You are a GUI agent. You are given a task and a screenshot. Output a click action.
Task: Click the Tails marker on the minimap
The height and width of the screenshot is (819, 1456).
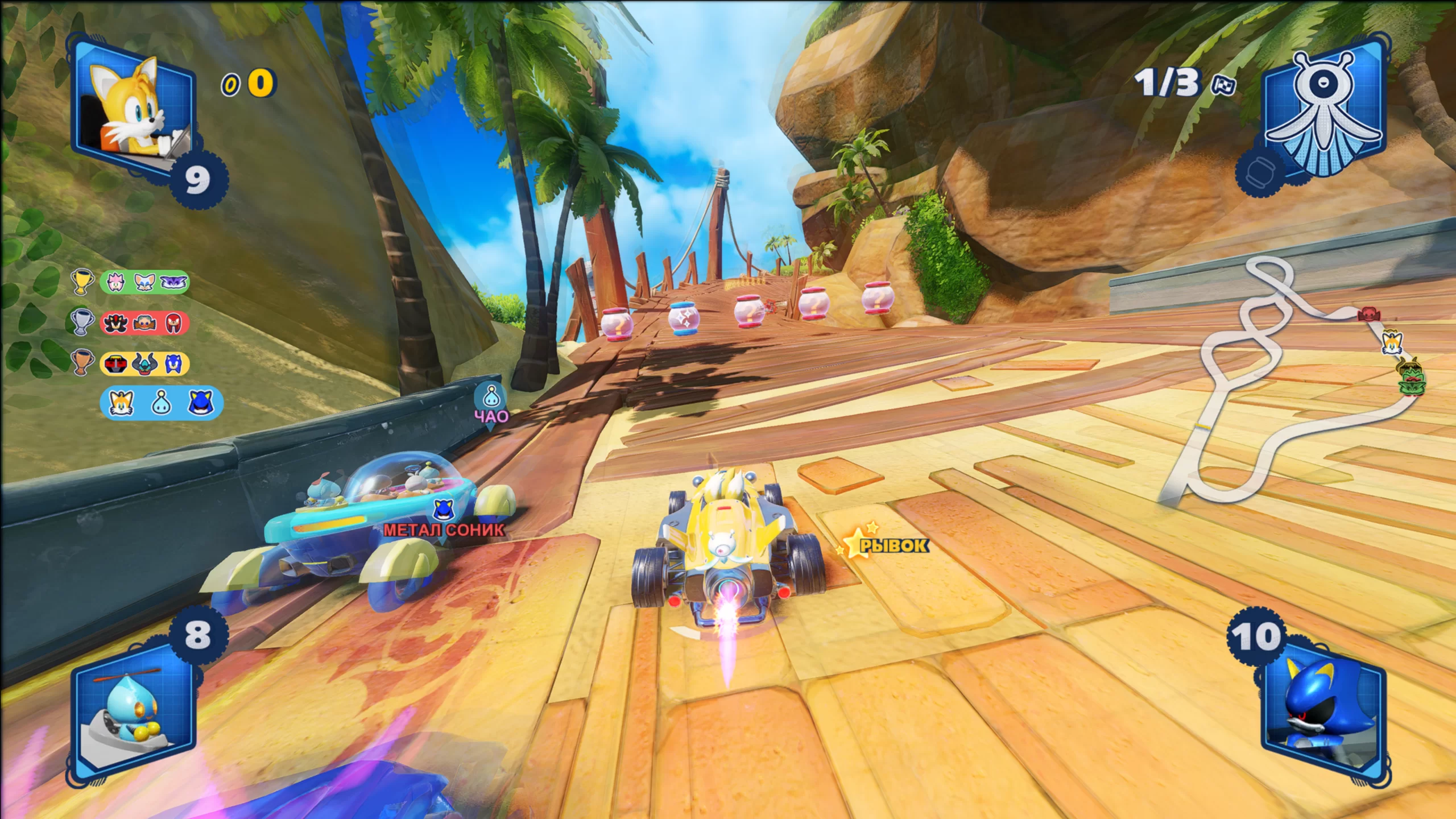pyautogui.click(x=1392, y=342)
